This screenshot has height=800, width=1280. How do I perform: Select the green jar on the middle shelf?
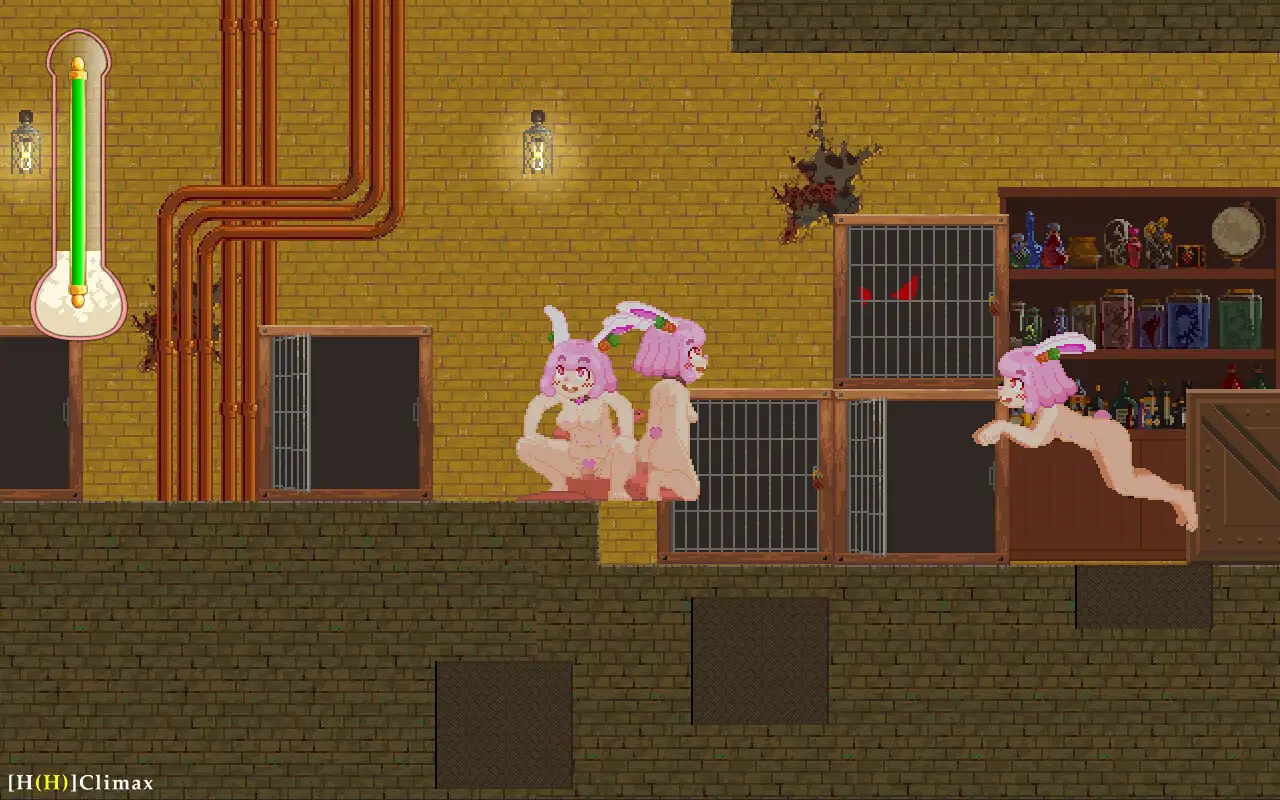tap(1241, 320)
